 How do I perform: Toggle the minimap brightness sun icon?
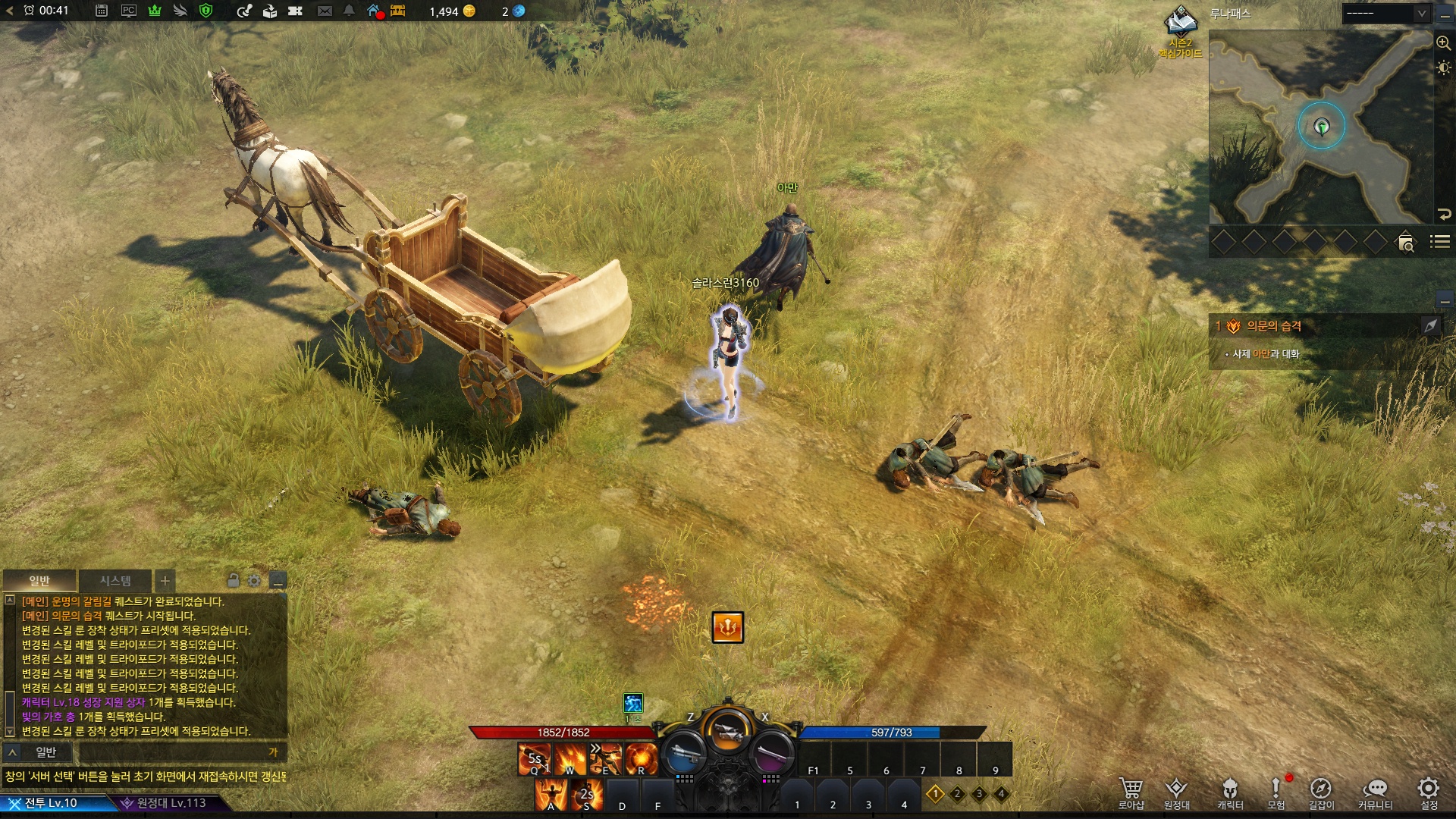tap(1443, 68)
